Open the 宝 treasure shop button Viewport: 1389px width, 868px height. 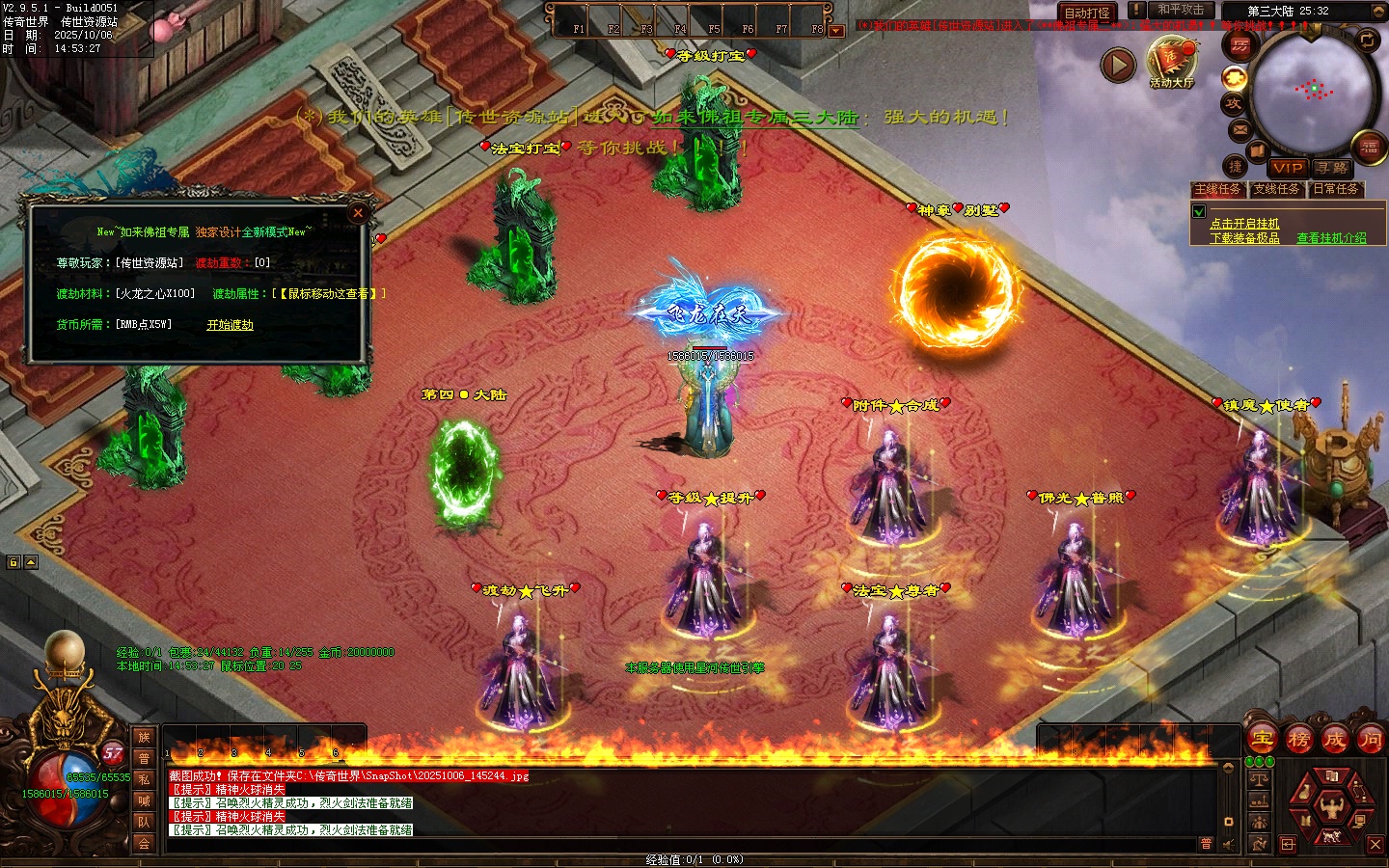(x=1263, y=740)
